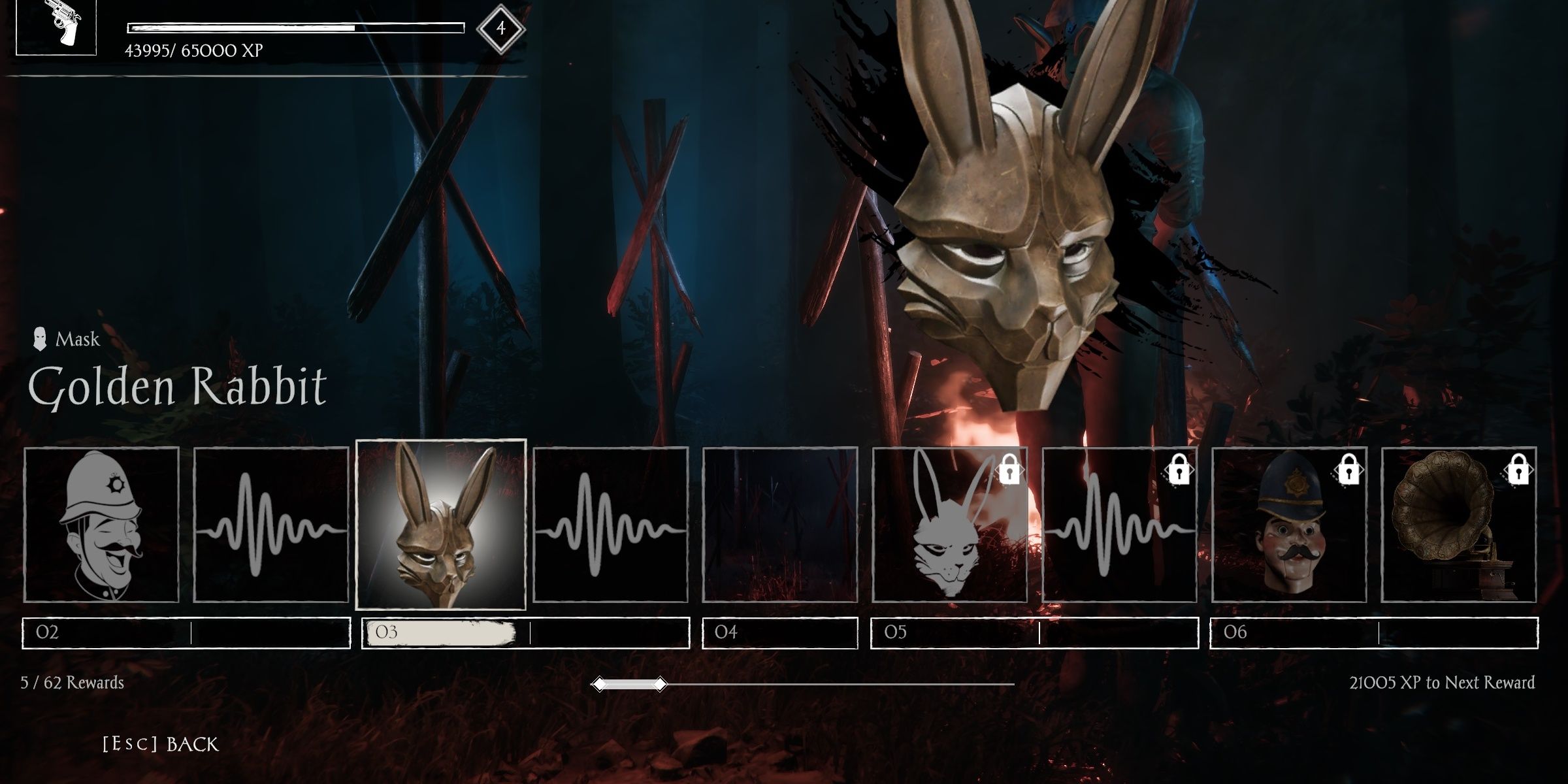
Task: Select the locked white rabbit outline reward
Action: click(x=949, y=524)
